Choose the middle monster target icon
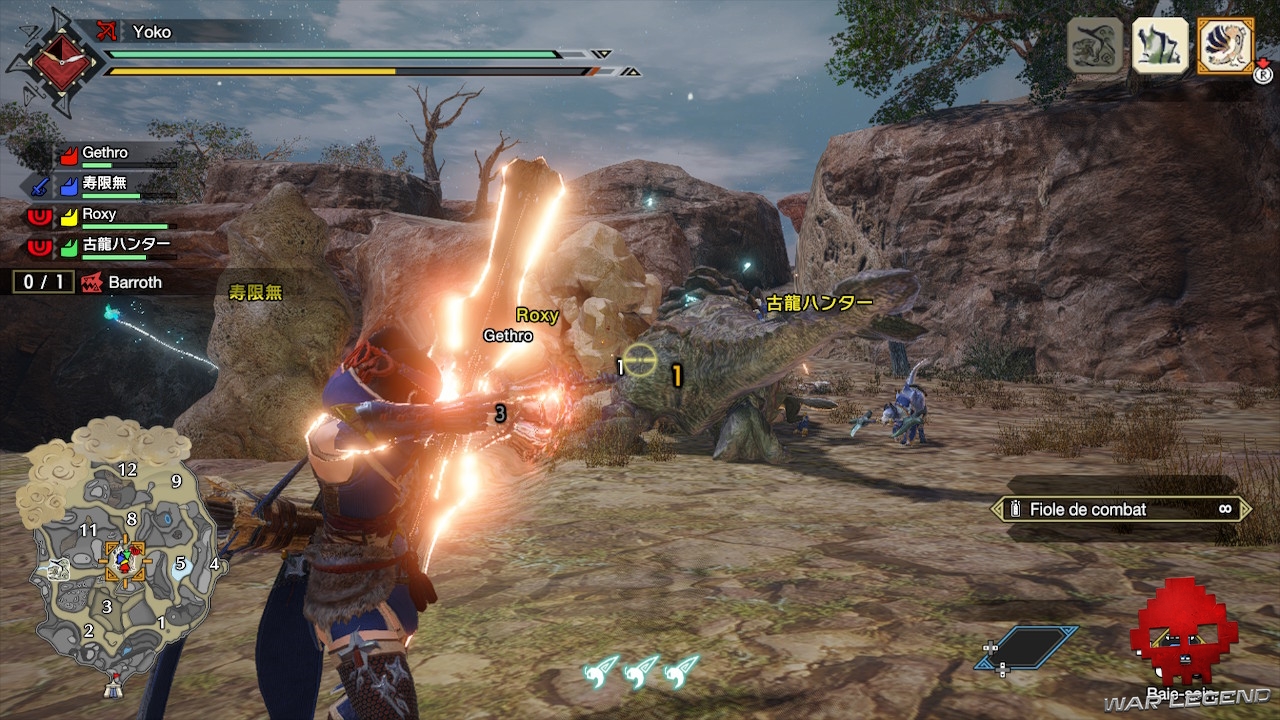Image resolution: width=1280 pixels, height=720 pixels. (x=1160, y=45)
